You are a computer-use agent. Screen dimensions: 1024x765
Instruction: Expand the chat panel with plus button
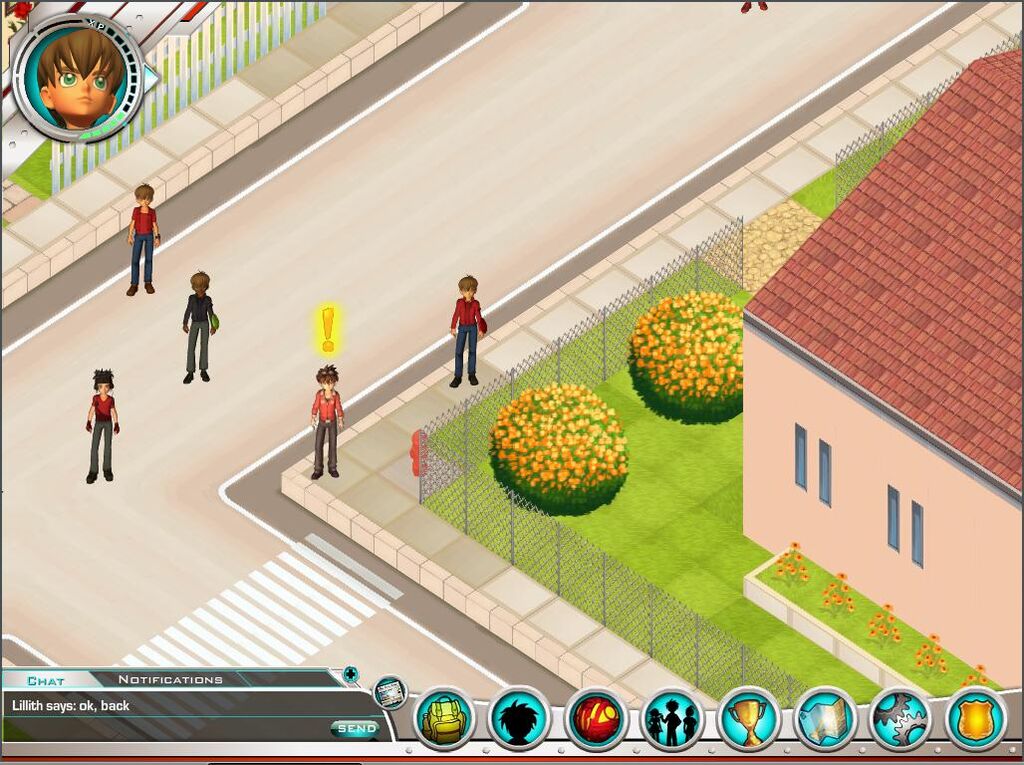[x=350, y=674]
